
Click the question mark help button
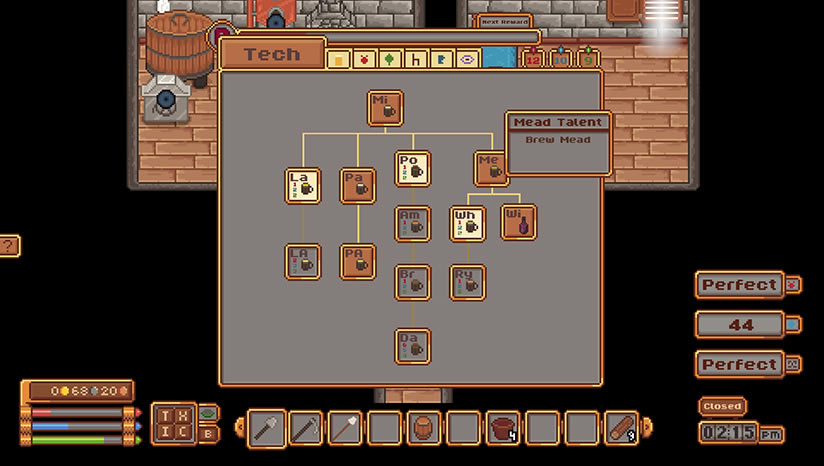coord(8,245)
